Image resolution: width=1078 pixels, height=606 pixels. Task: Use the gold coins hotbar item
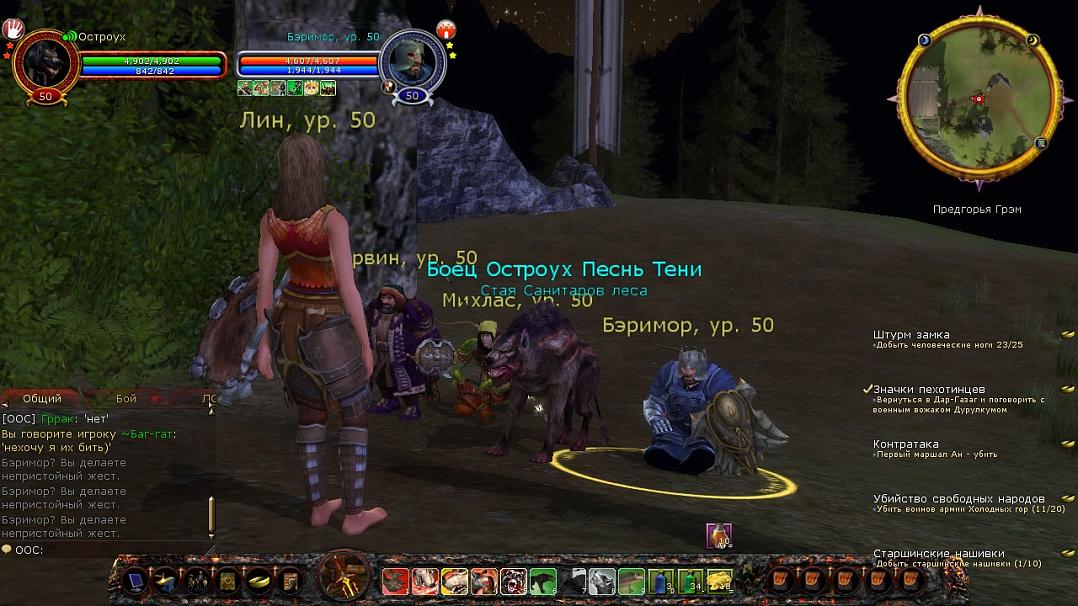(x=717, y=580)
